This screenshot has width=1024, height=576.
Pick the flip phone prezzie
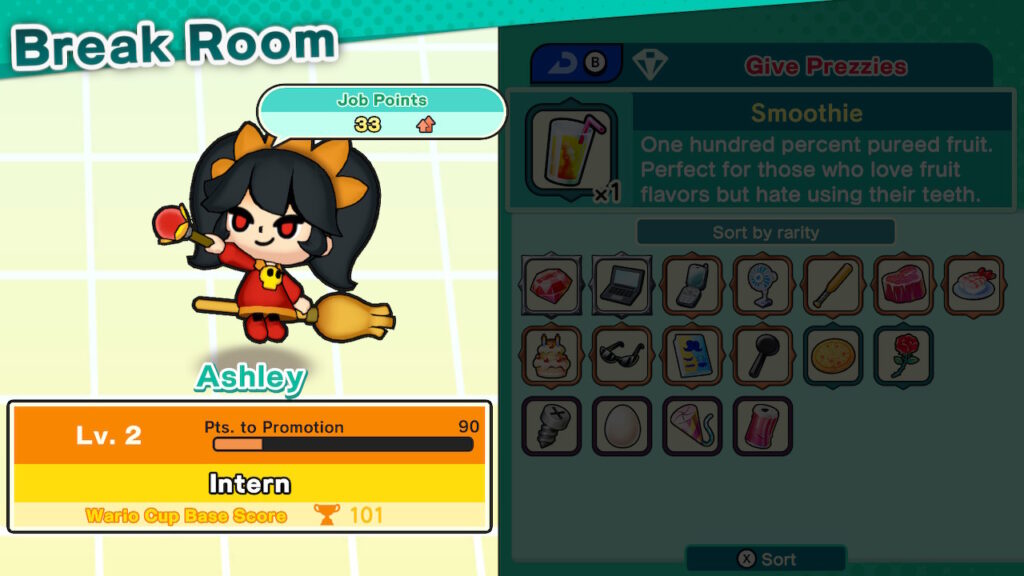692,286
